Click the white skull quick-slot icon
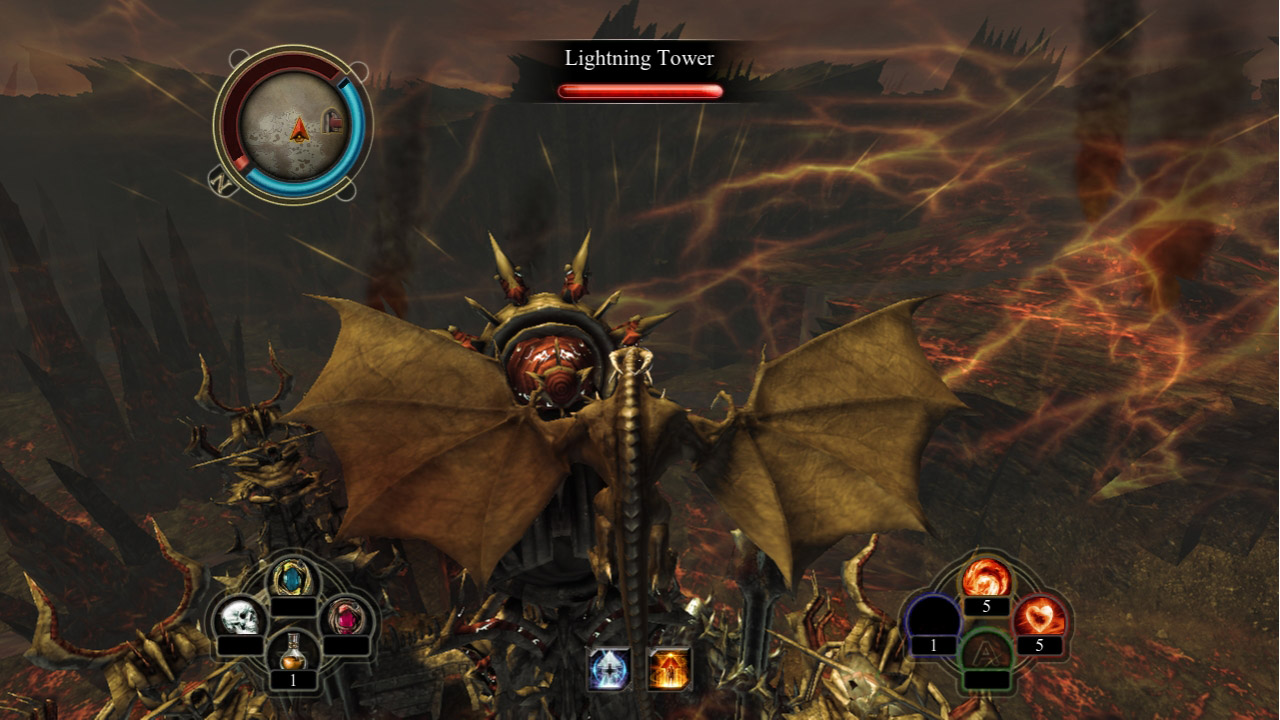The image size is (1280, 720). (242, 617)
